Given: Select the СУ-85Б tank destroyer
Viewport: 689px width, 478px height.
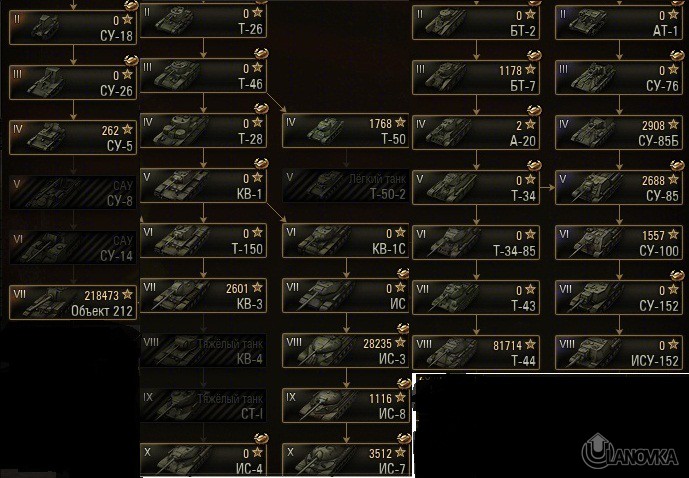Looking at the screenshot, I should point(620,131).
